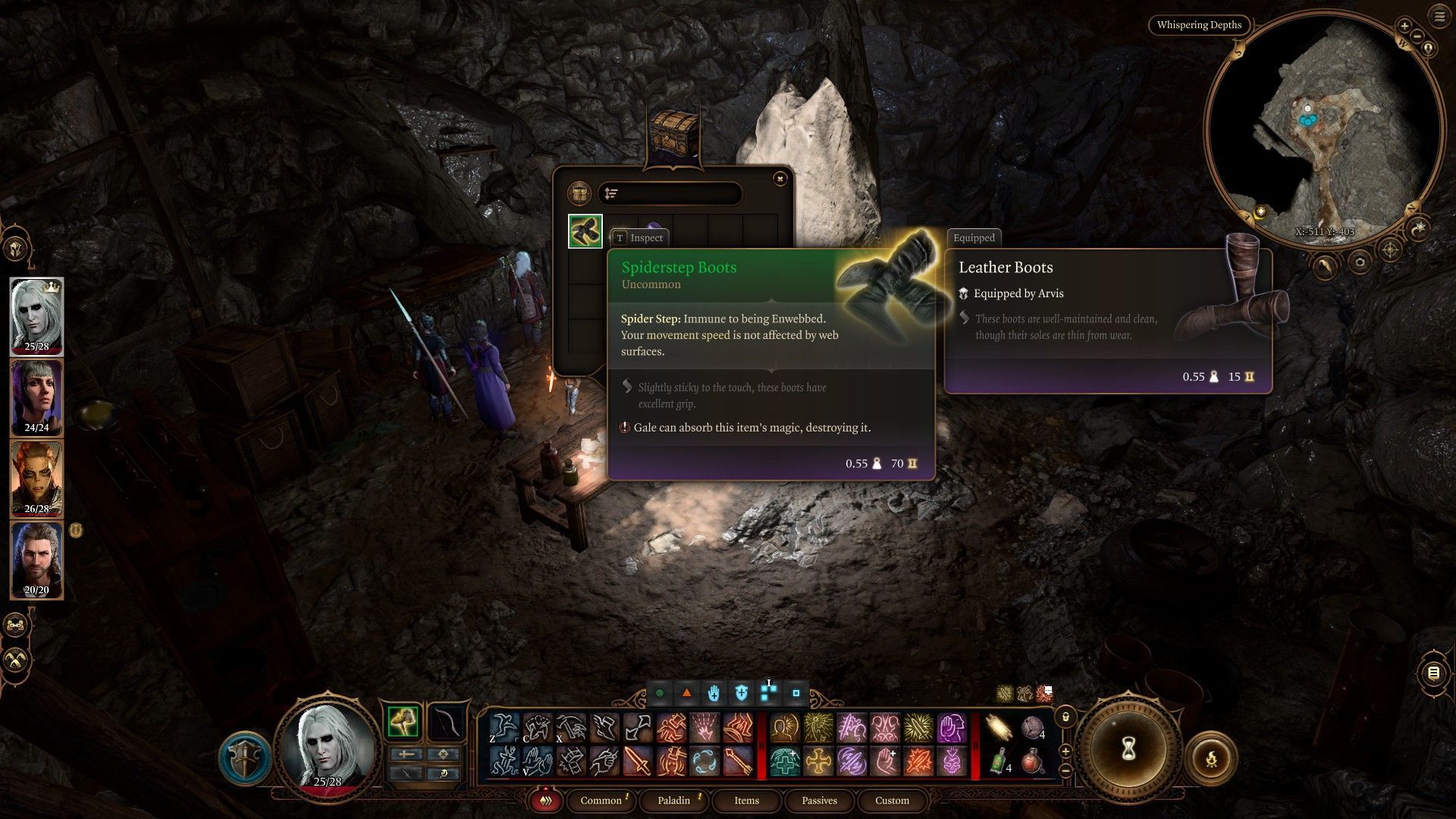This screenshot has height=819, width=1456.
Task: Open the Items hotbar tab
Action: (746, 800)
